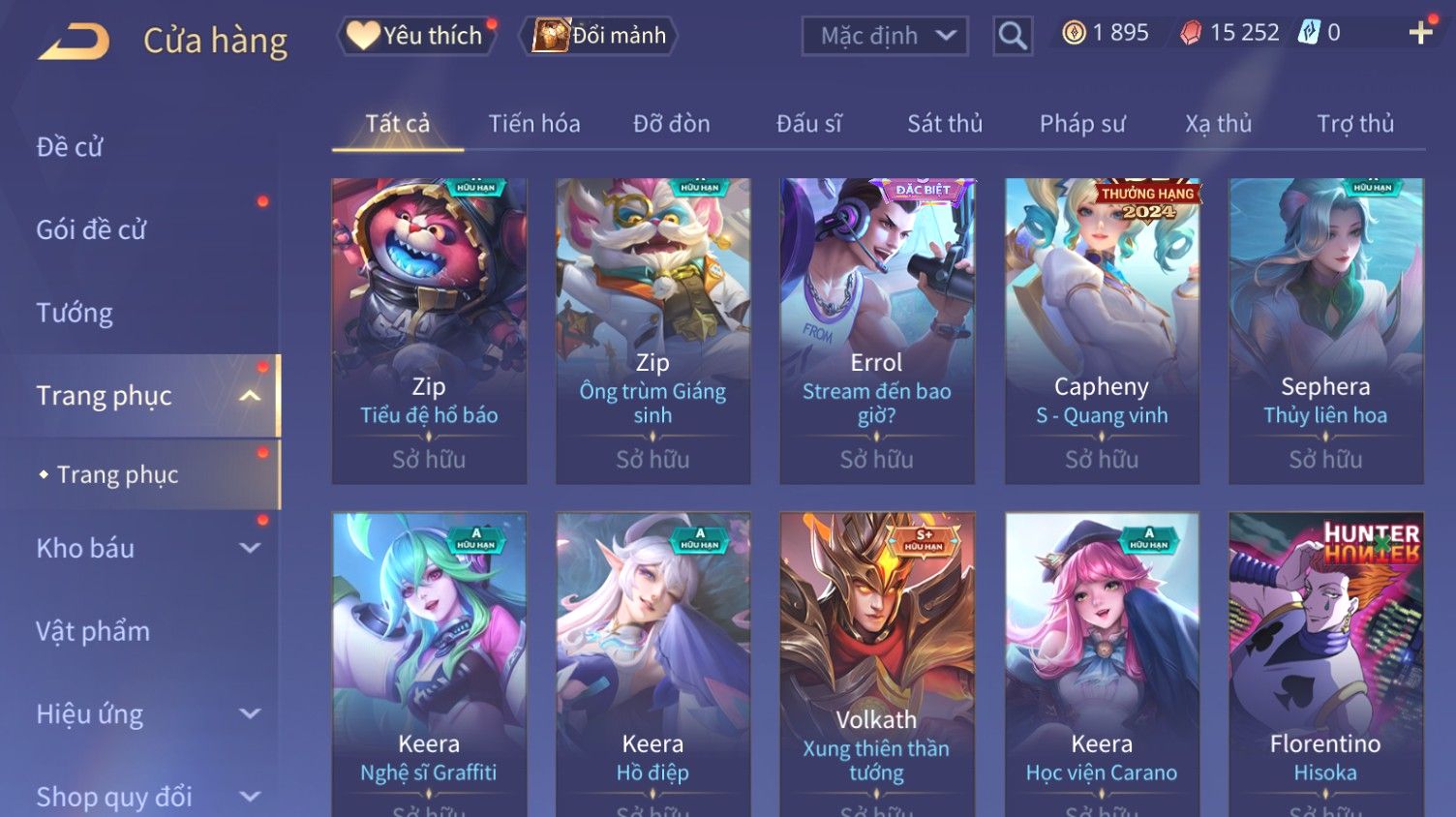The height and width of the screenshot is (817, 1456).
Task: Open the Đổi mảnh exchange
Action: click(600, 36)
